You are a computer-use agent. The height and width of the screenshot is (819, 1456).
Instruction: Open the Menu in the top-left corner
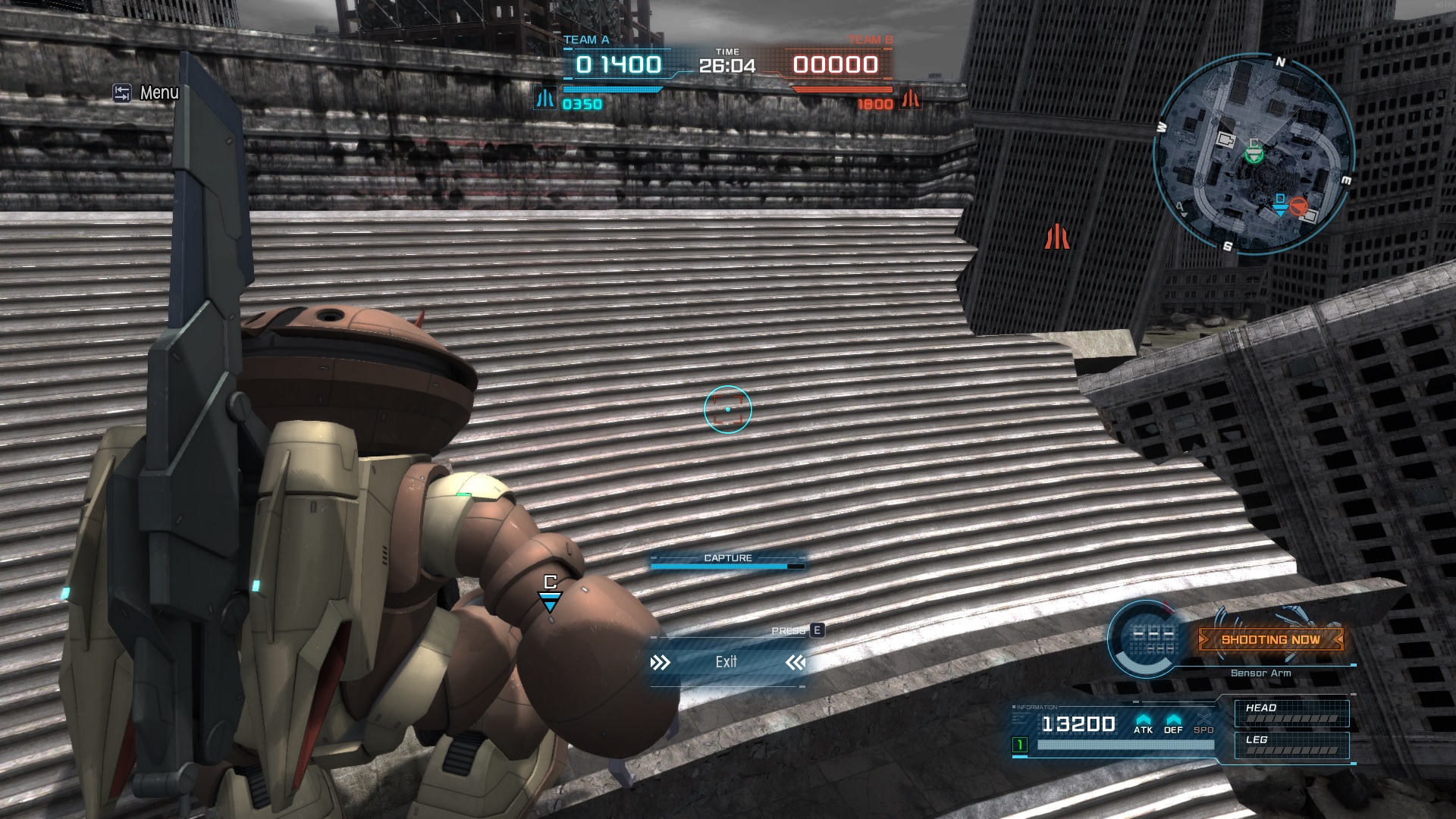(146, 93)
